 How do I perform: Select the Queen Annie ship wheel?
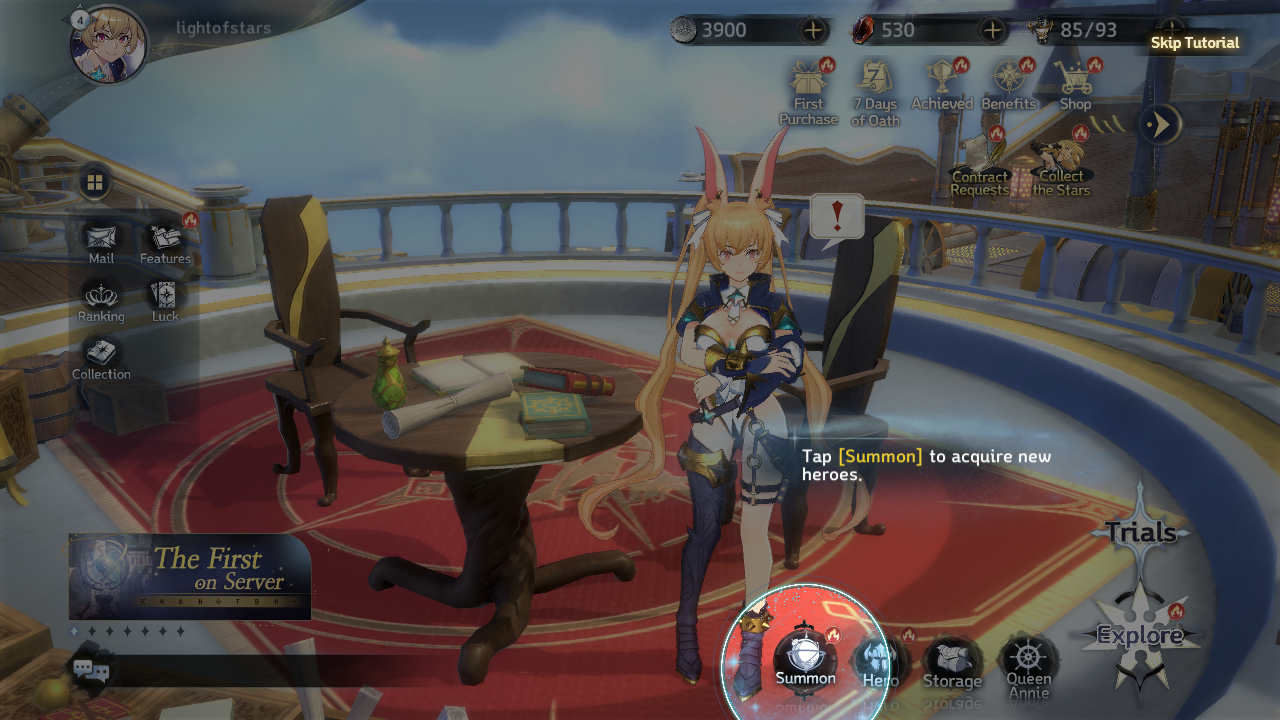coord(1028,662)
